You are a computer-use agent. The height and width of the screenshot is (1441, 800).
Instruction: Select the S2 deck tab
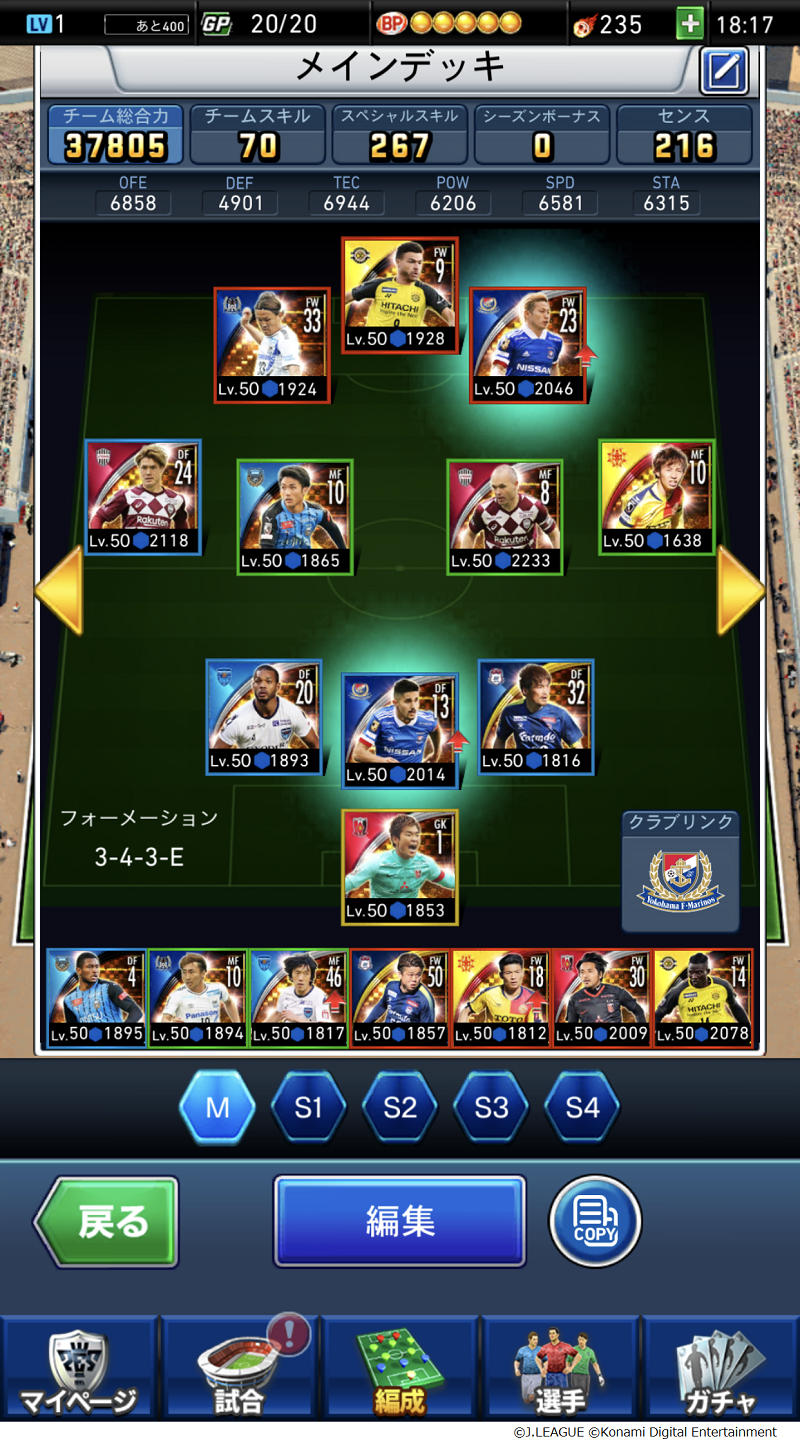point(400,1107)
